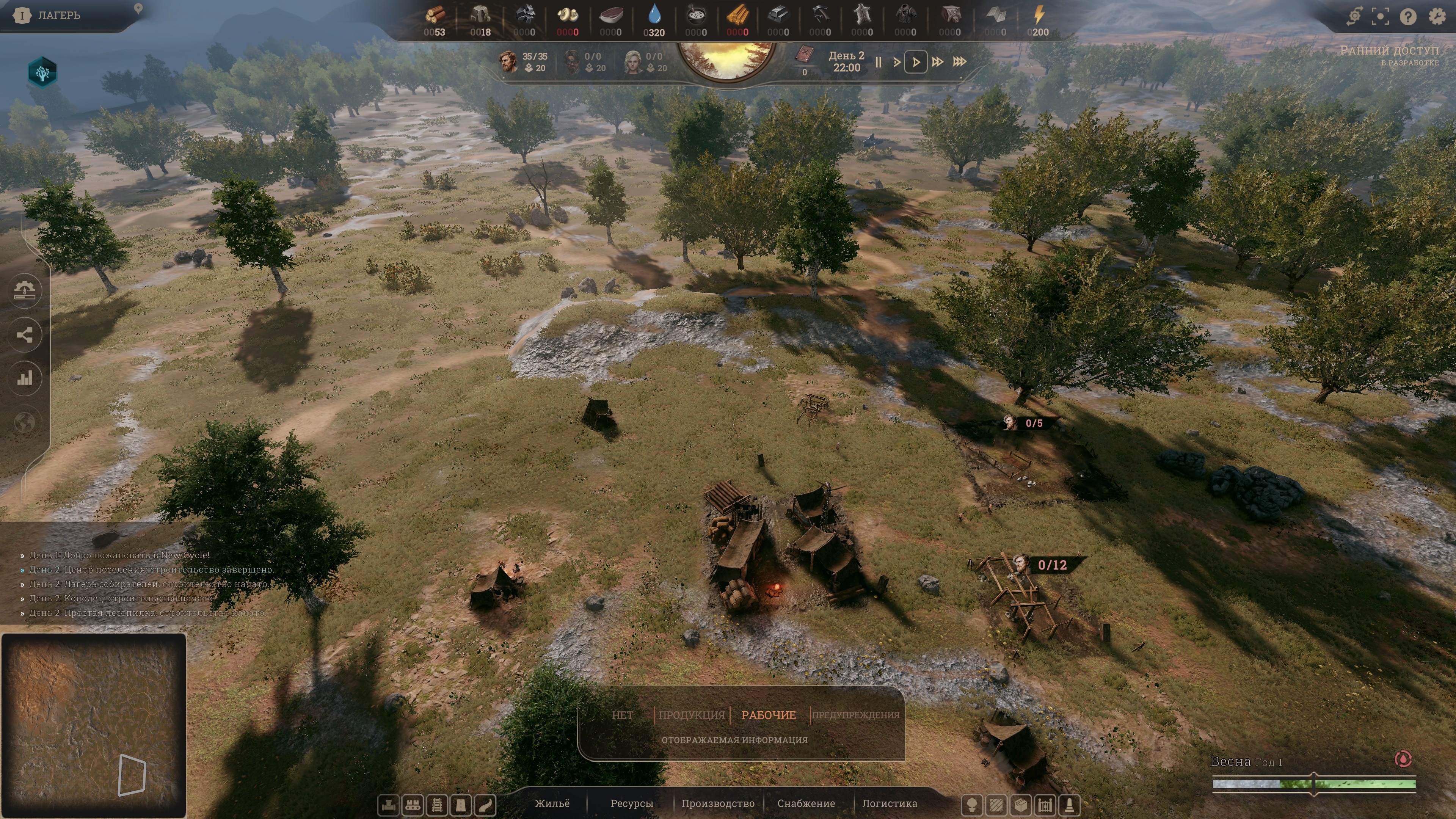The image size is (1456, 819).
Task: Open the Ресурсы building category
Action: [631, 803]
